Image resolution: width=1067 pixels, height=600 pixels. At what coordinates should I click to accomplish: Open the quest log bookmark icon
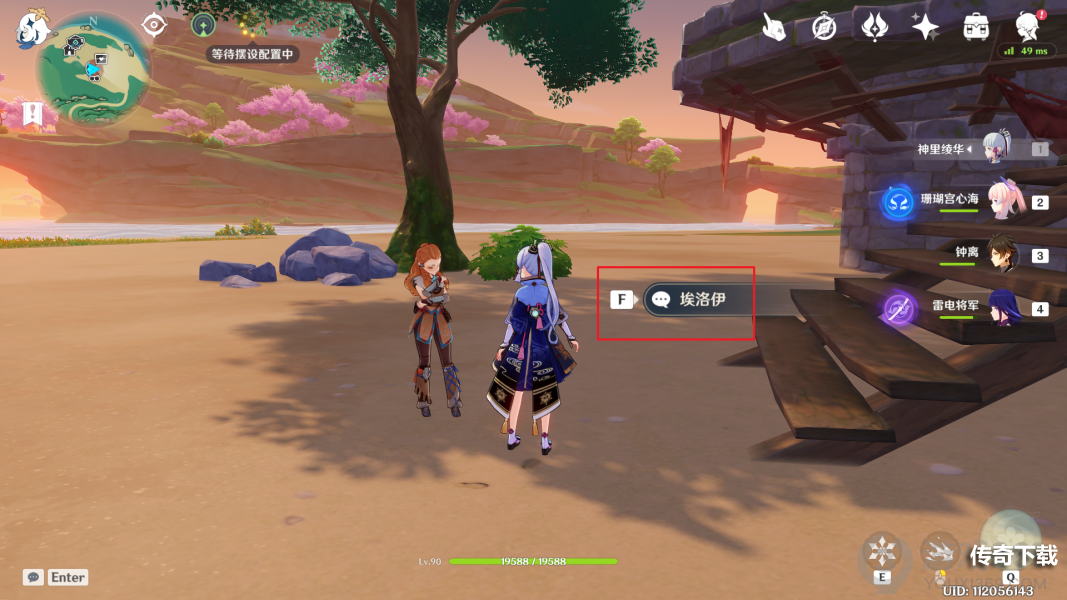[32, 113]
